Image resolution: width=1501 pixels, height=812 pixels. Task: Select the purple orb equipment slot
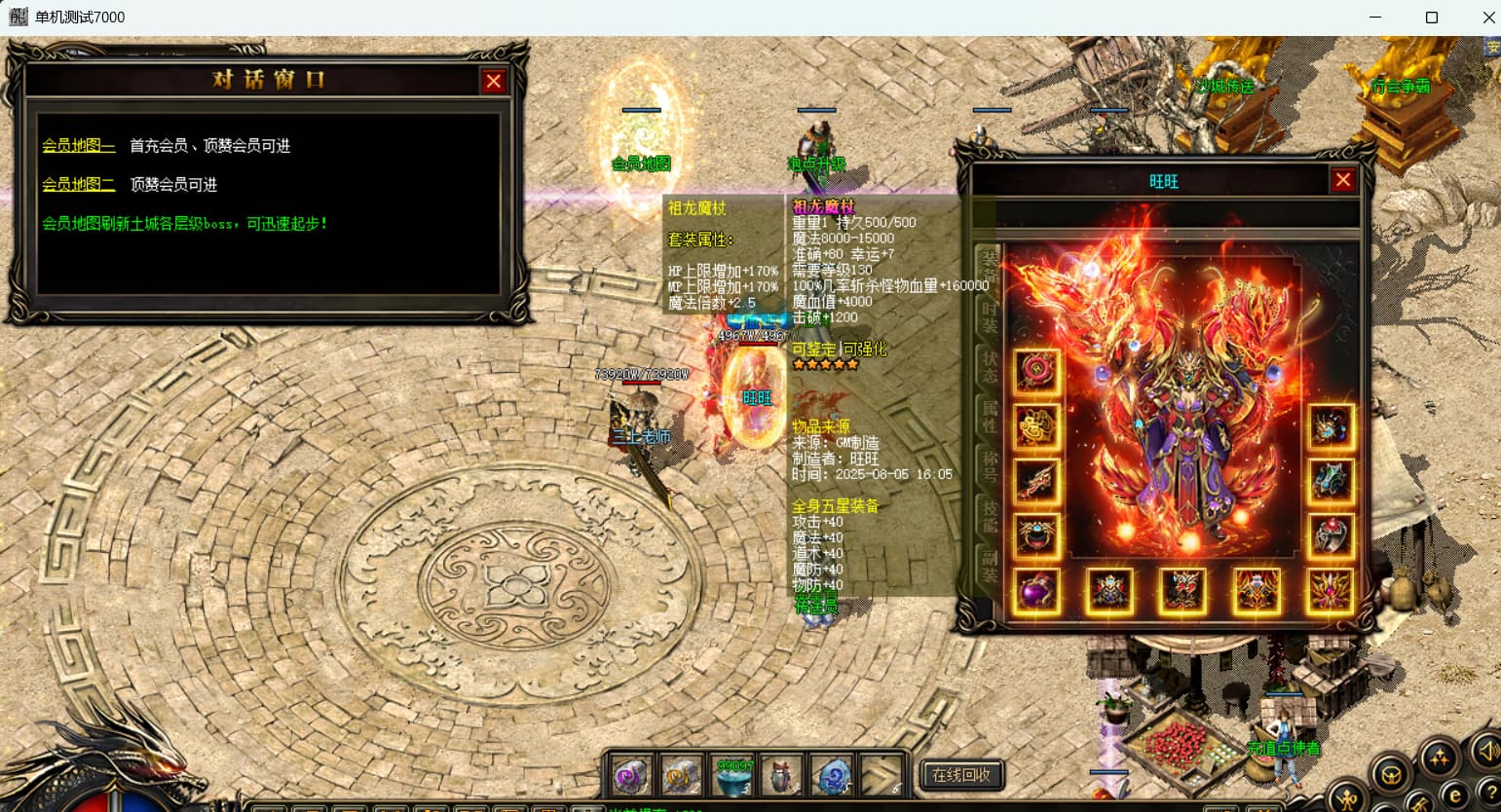pos(1035,591)
